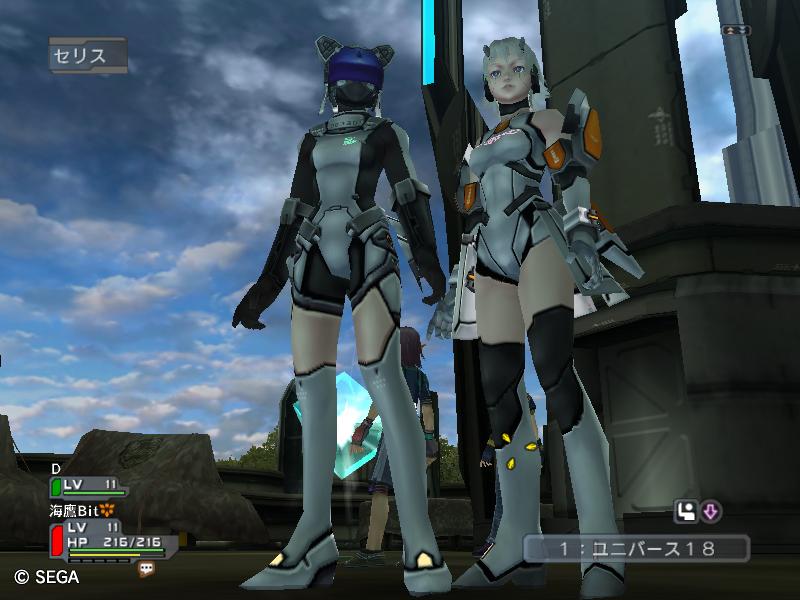Image resolution: width=800 pixels, height=600 pixels.
Task: Select the セリス name tag
Action: [87, 56]
